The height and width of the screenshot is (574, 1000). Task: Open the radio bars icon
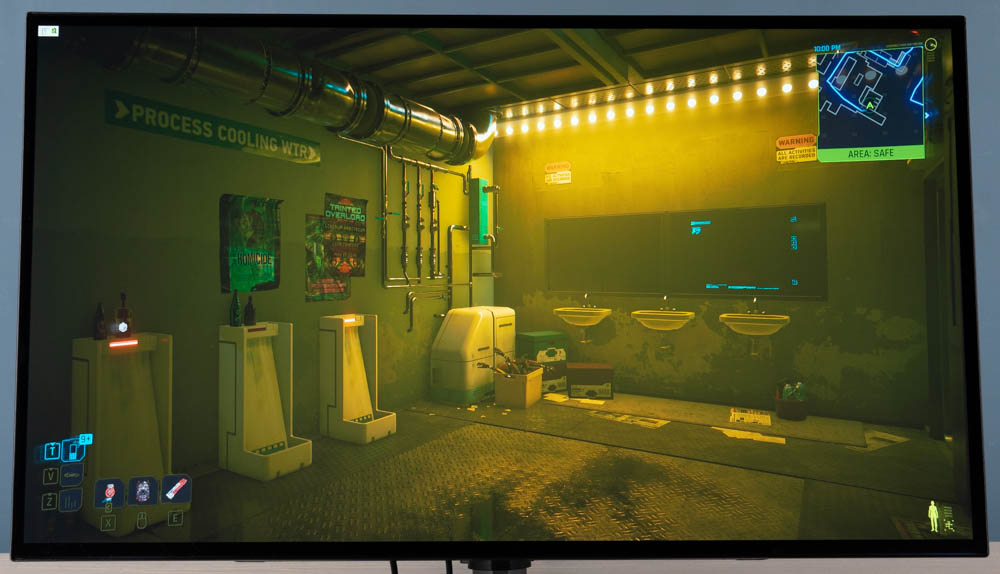tap(71, 501)
